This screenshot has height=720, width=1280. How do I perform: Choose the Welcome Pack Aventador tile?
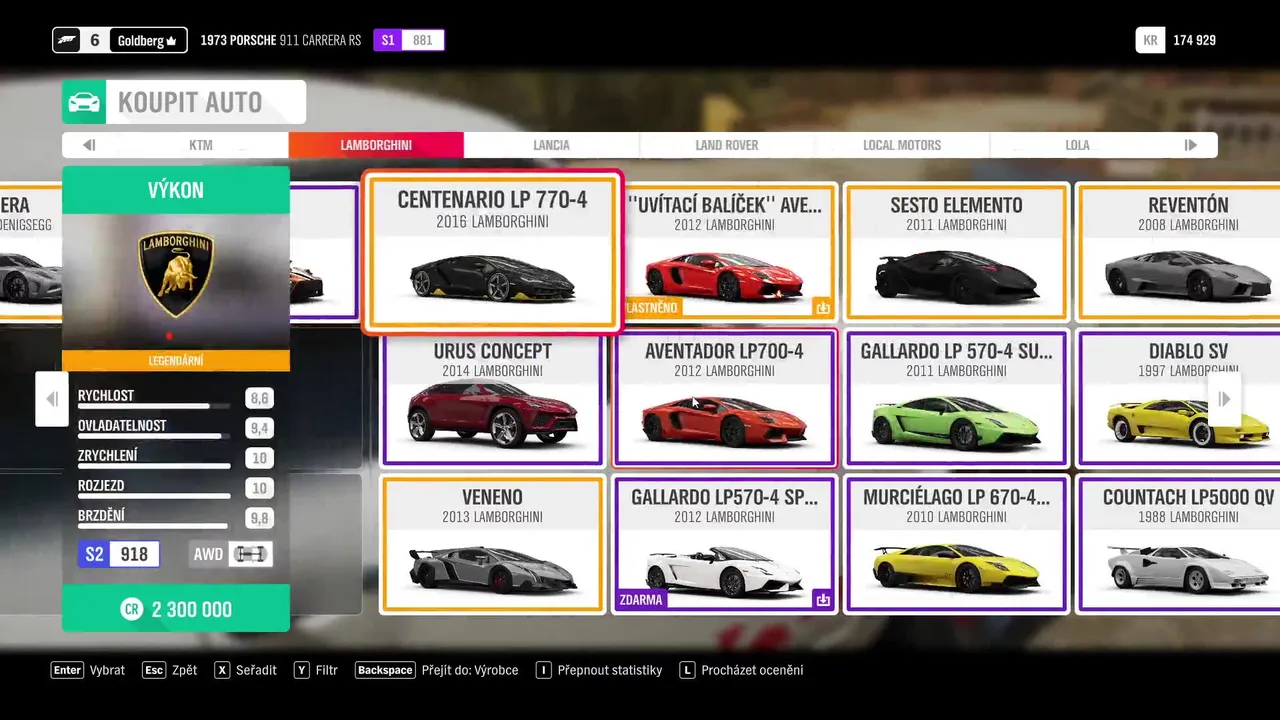[725, 252]
